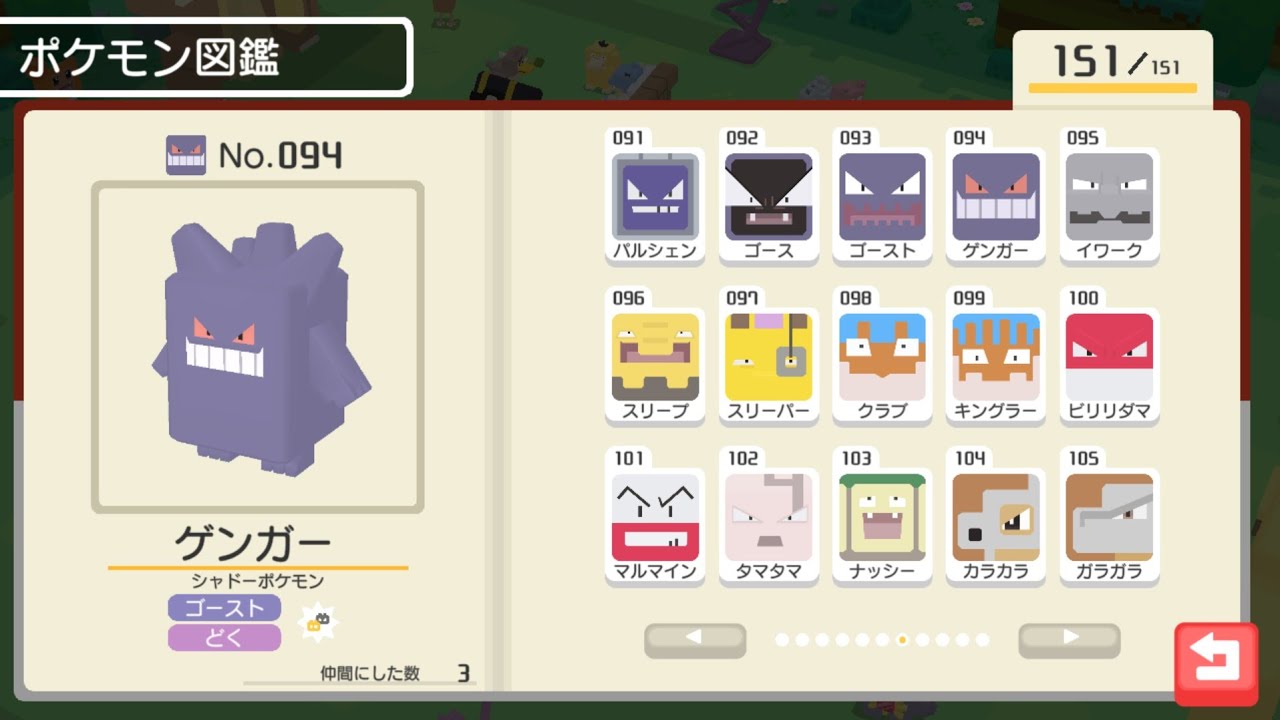The width and height of the screenshot is (1280, 720).
Task: Open the Ghos (Gastly) entry 092
Action: coord(769,195)
